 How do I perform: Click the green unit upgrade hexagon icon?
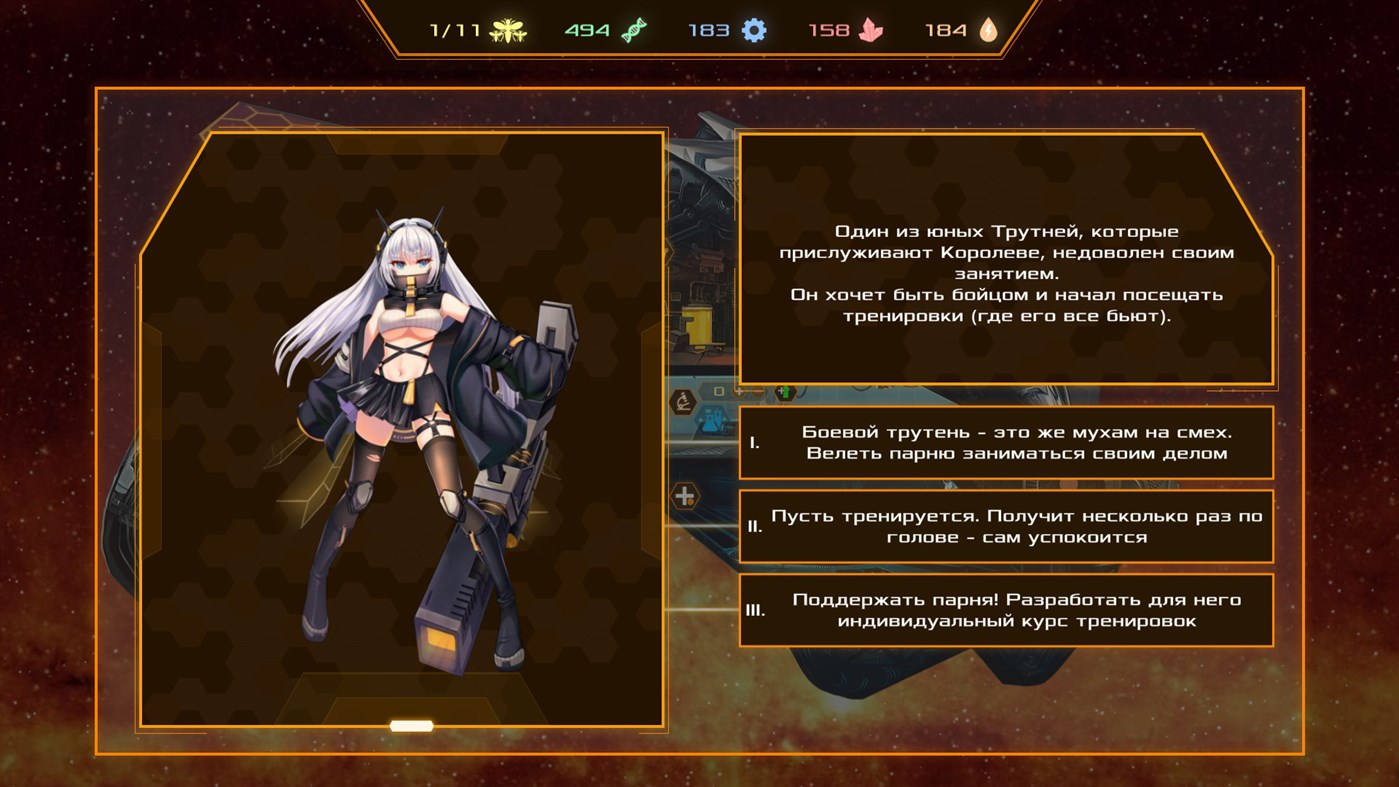coord(786,392)
